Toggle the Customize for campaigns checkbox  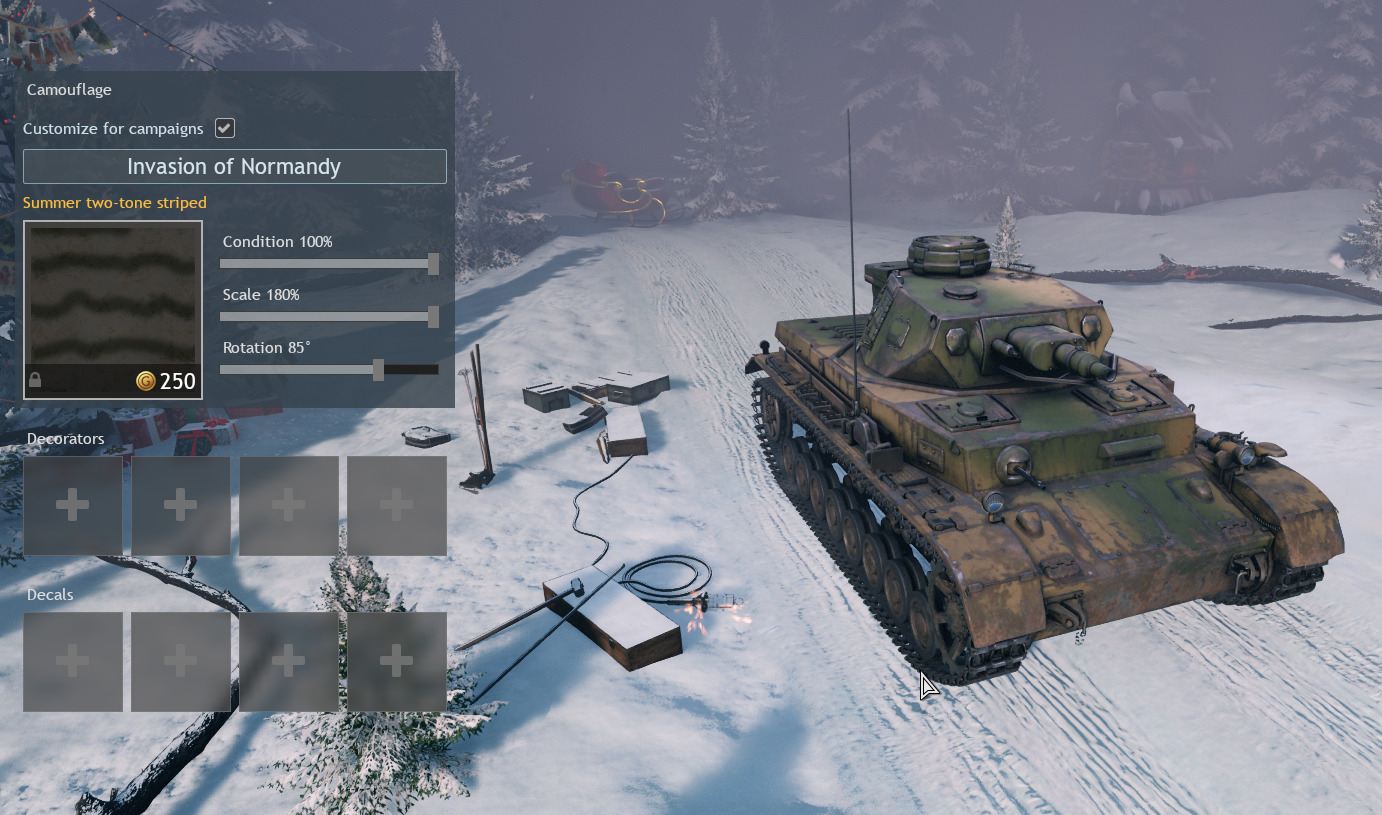[225, 128]
